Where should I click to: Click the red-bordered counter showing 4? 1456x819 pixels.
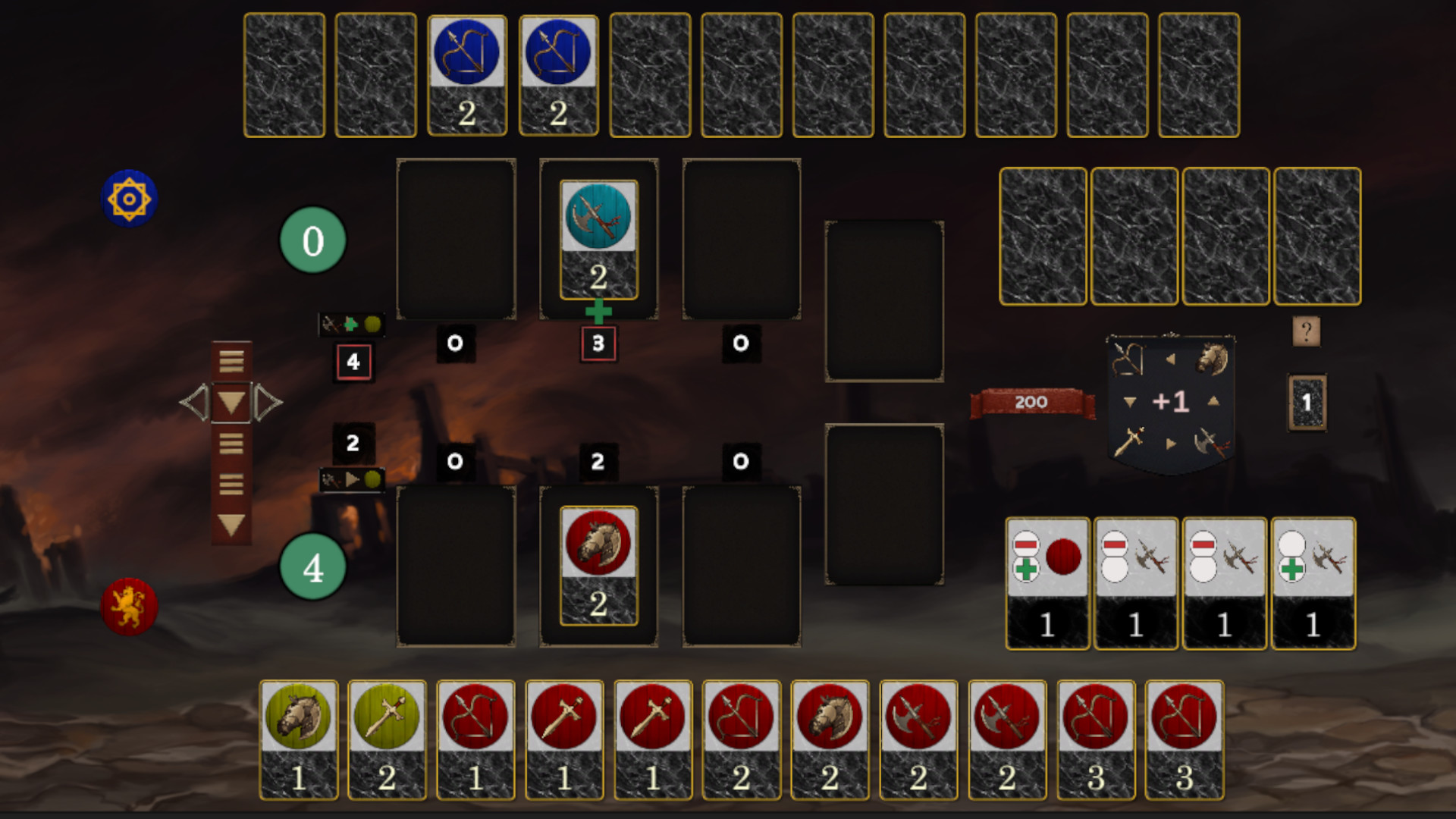pos(352,362)
